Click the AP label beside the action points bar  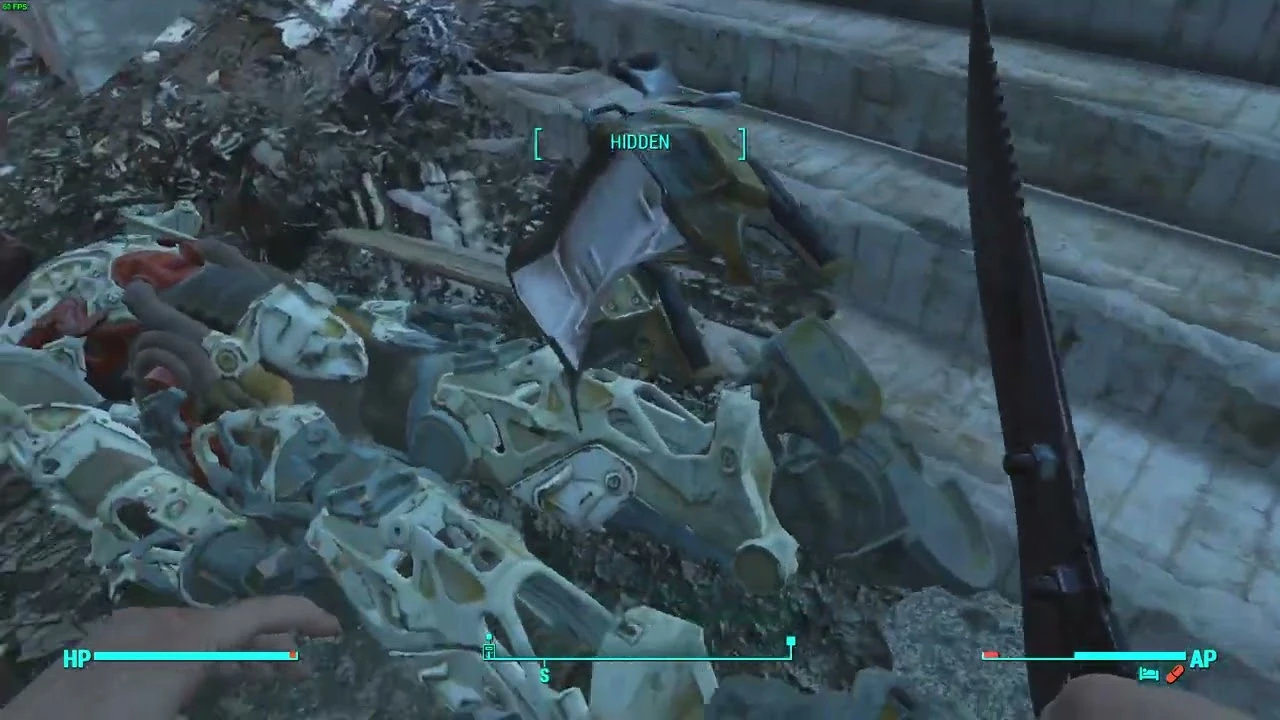(1203, 659)
